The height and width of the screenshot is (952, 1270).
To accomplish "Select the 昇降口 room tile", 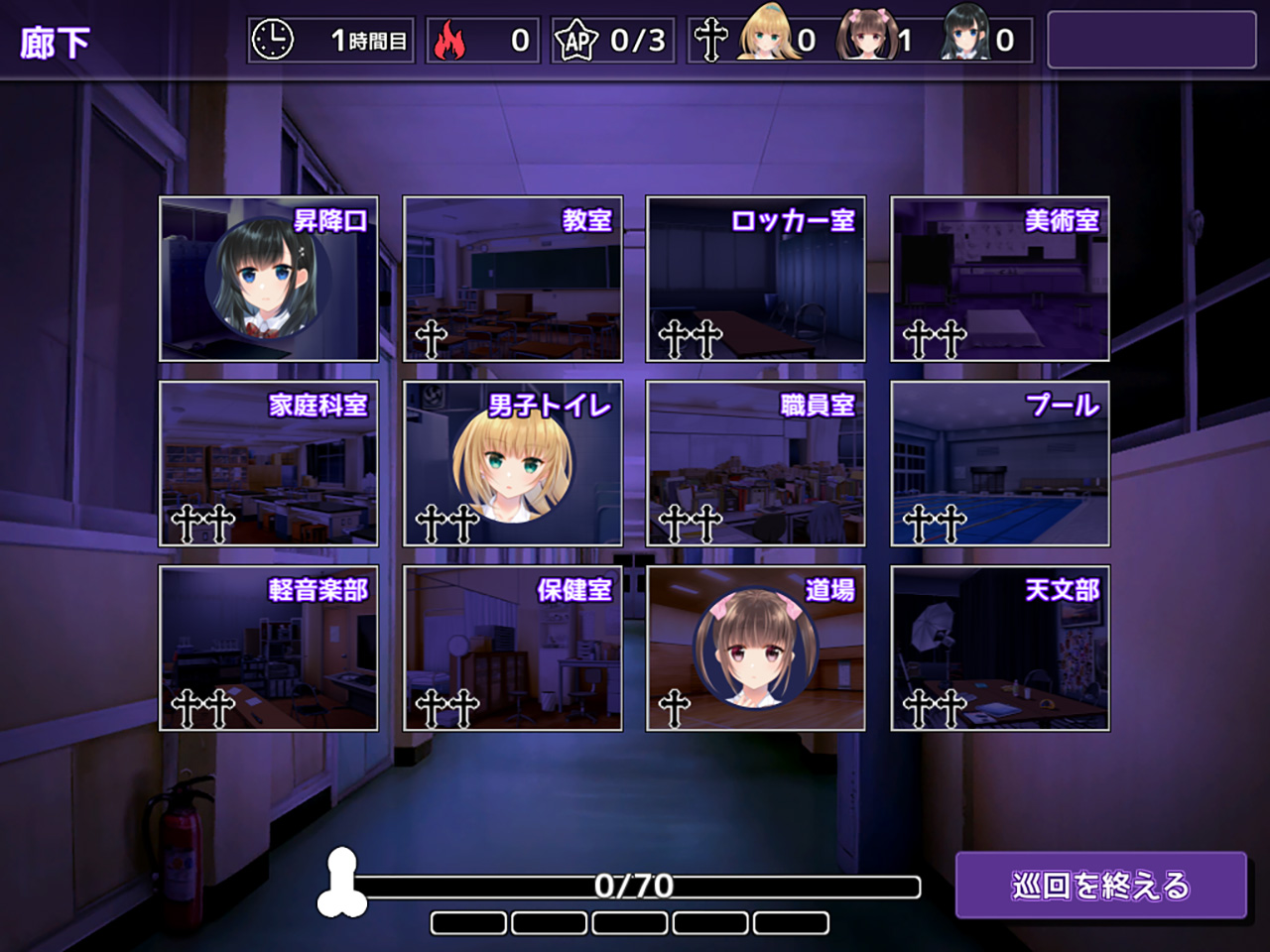I will coord(269,279).
